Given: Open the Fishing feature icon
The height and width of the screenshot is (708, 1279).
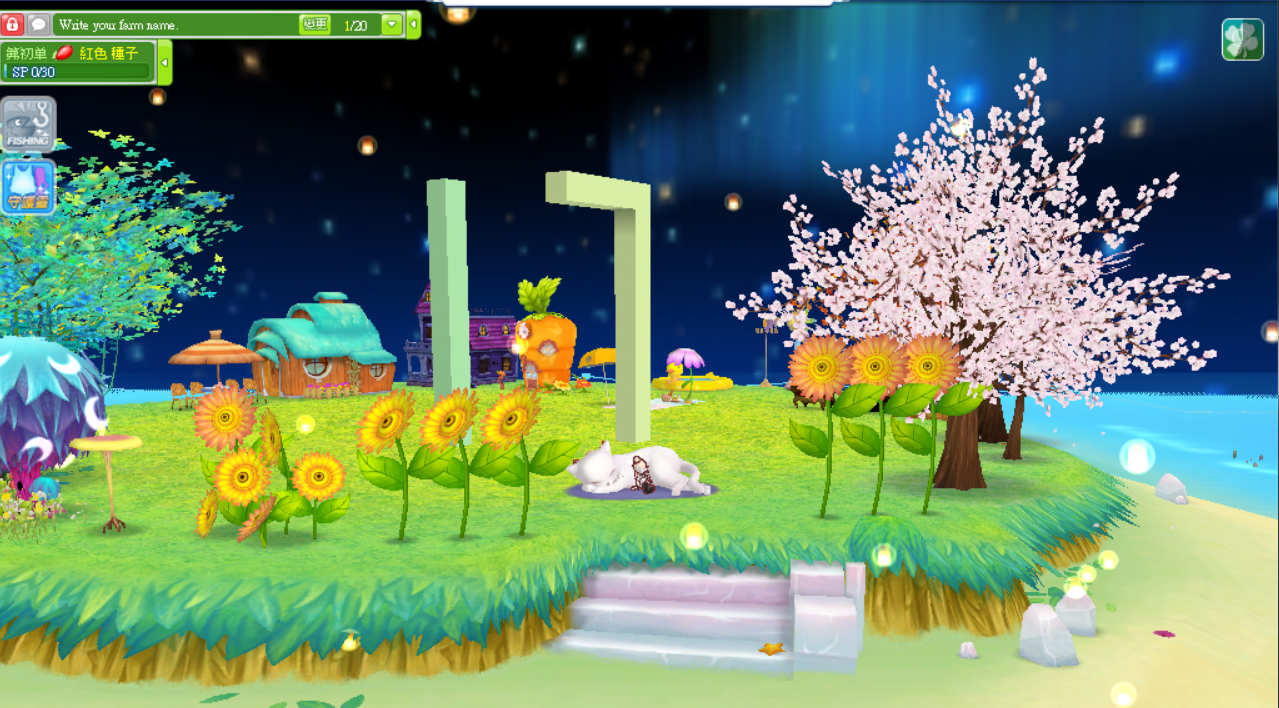Looking at the screenshot, I should [28, 124].
